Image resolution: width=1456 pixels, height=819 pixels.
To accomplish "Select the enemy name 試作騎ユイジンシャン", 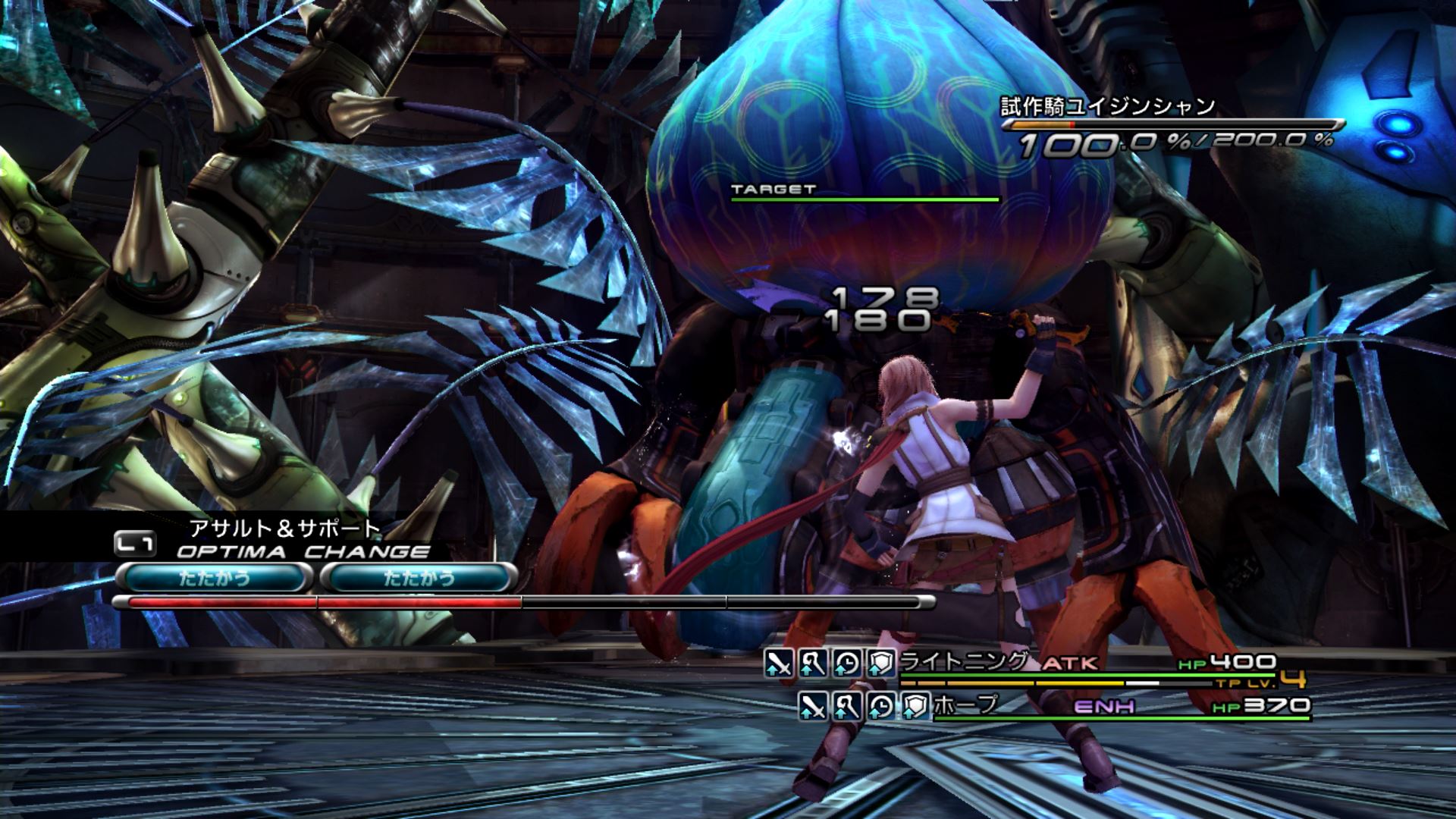I will tap(1107, 107).
